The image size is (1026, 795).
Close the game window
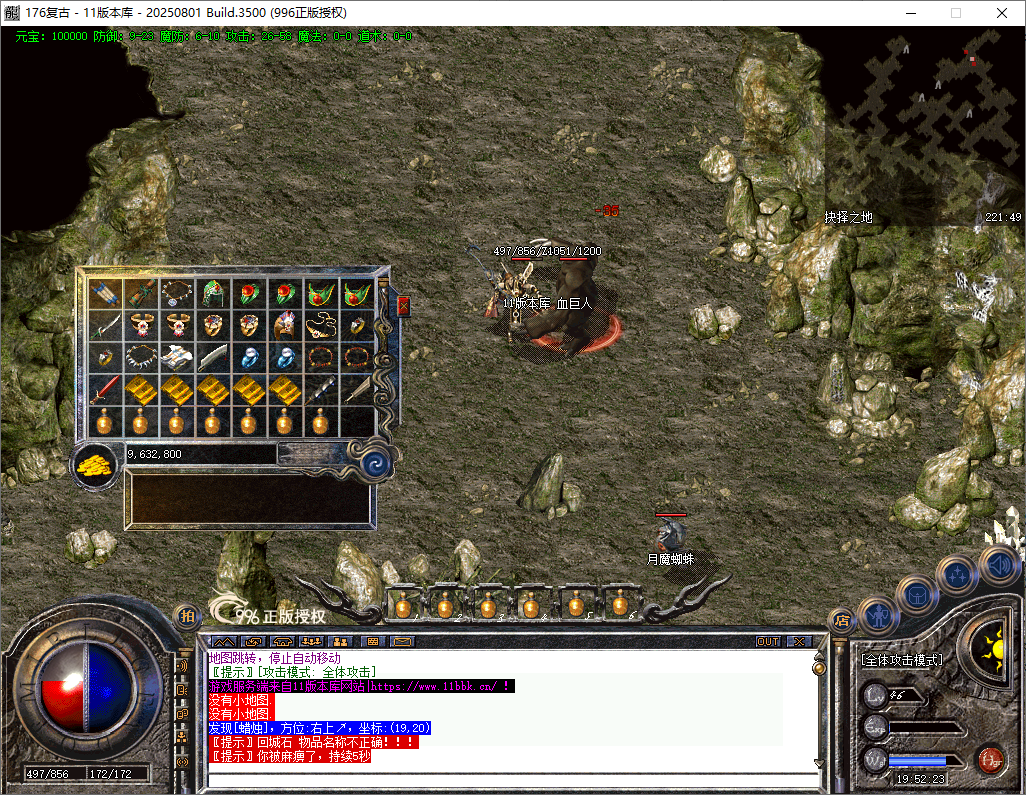(1001, 13)
